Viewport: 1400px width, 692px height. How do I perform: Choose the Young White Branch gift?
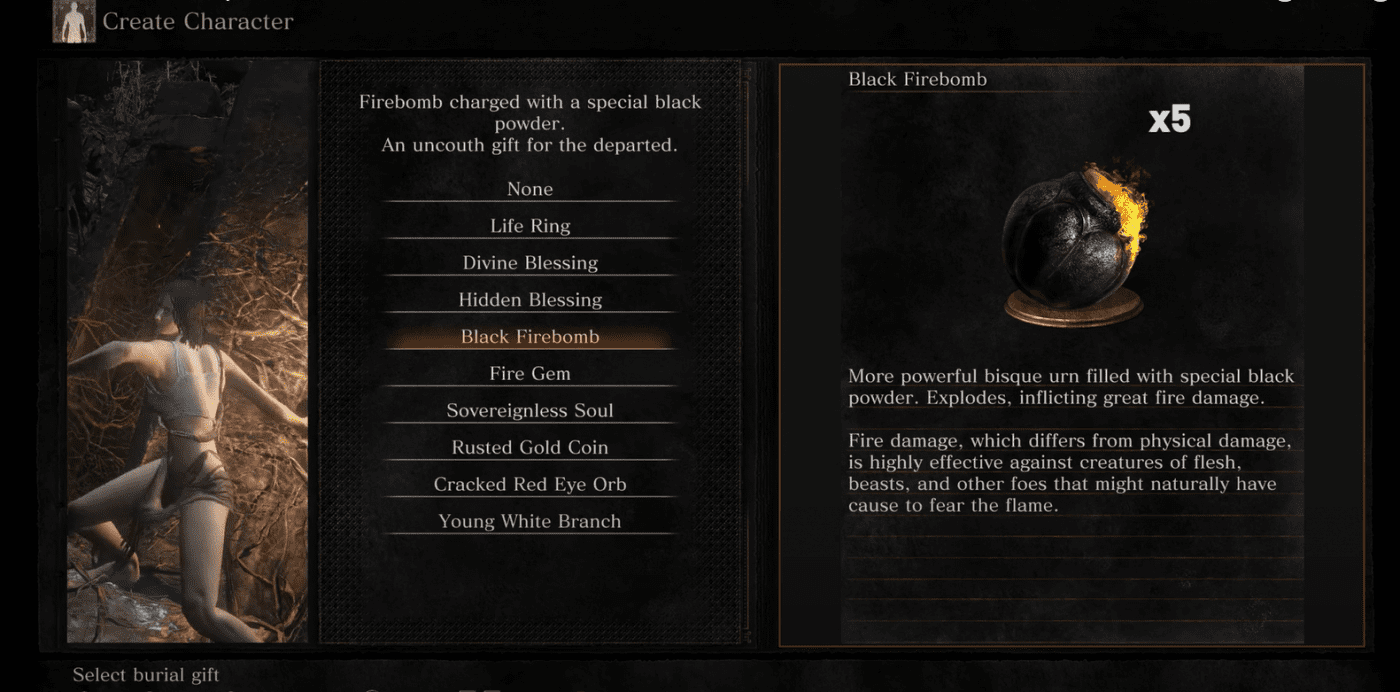click(x=530, y=522)
